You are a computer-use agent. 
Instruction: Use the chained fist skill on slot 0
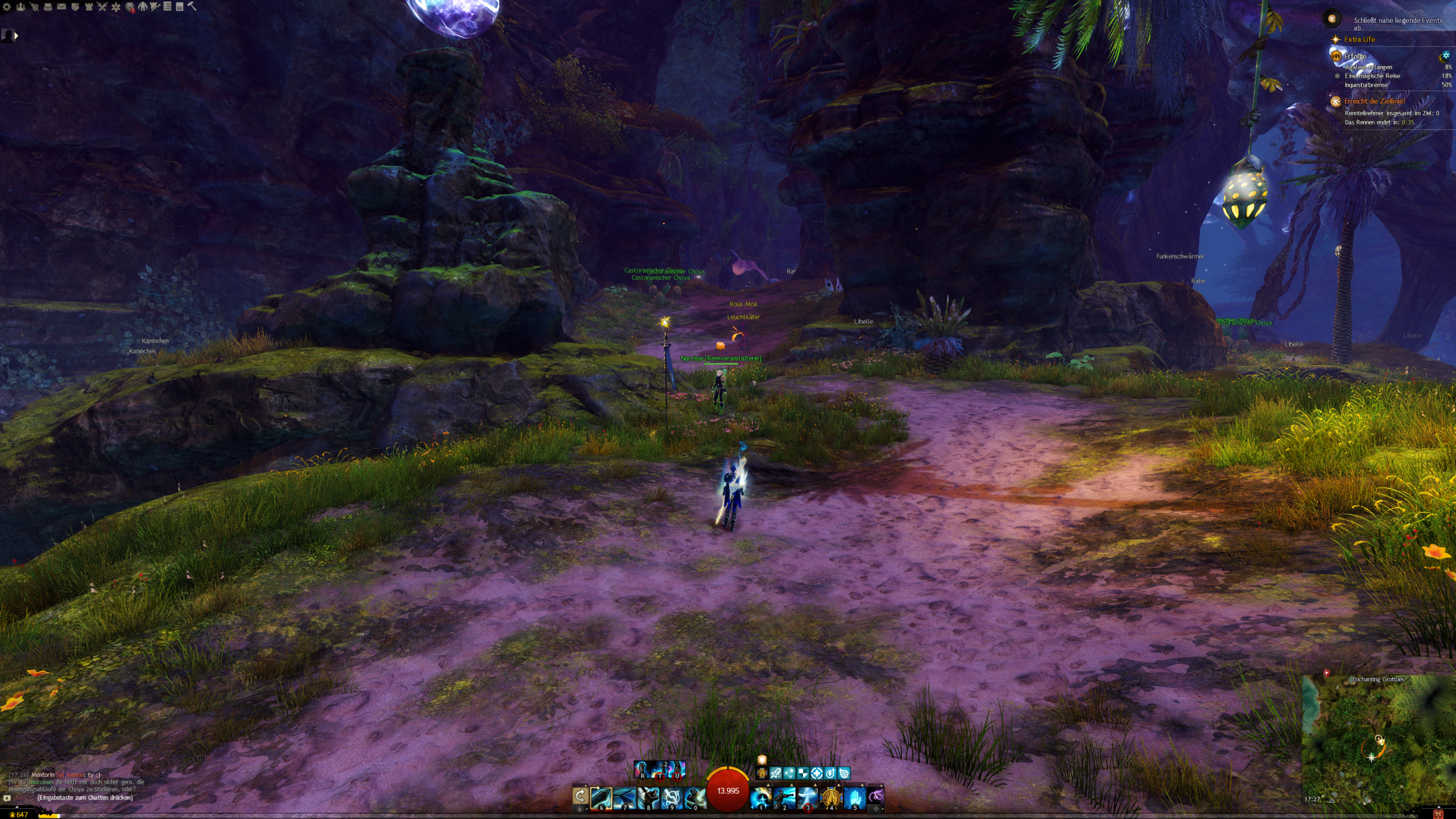pos(694,798)
